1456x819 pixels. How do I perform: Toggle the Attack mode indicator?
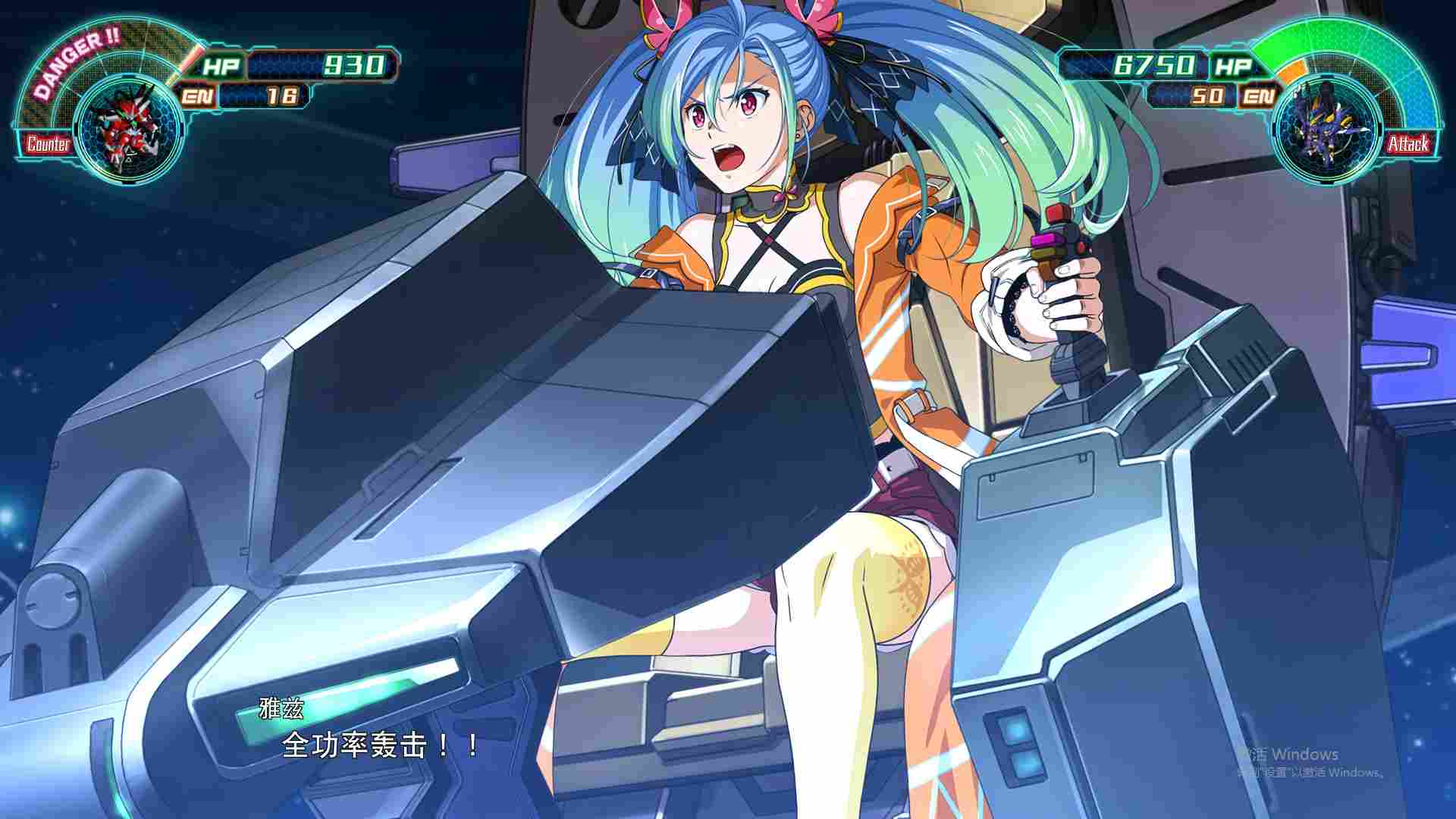(x=1408, y=143)
